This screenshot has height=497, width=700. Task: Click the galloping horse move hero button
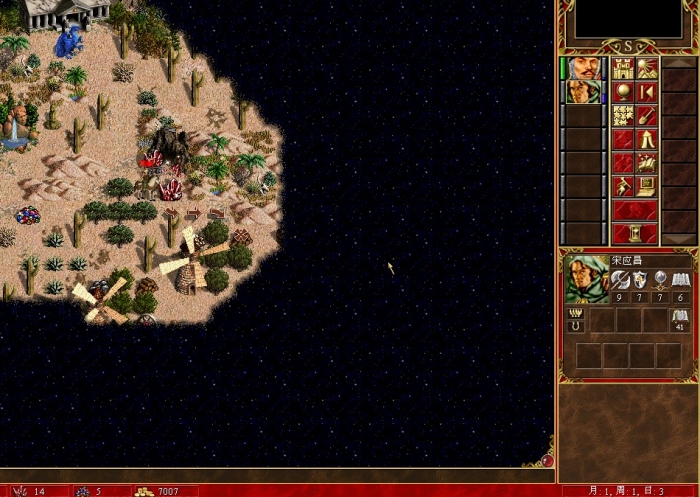tap(647, 162)
